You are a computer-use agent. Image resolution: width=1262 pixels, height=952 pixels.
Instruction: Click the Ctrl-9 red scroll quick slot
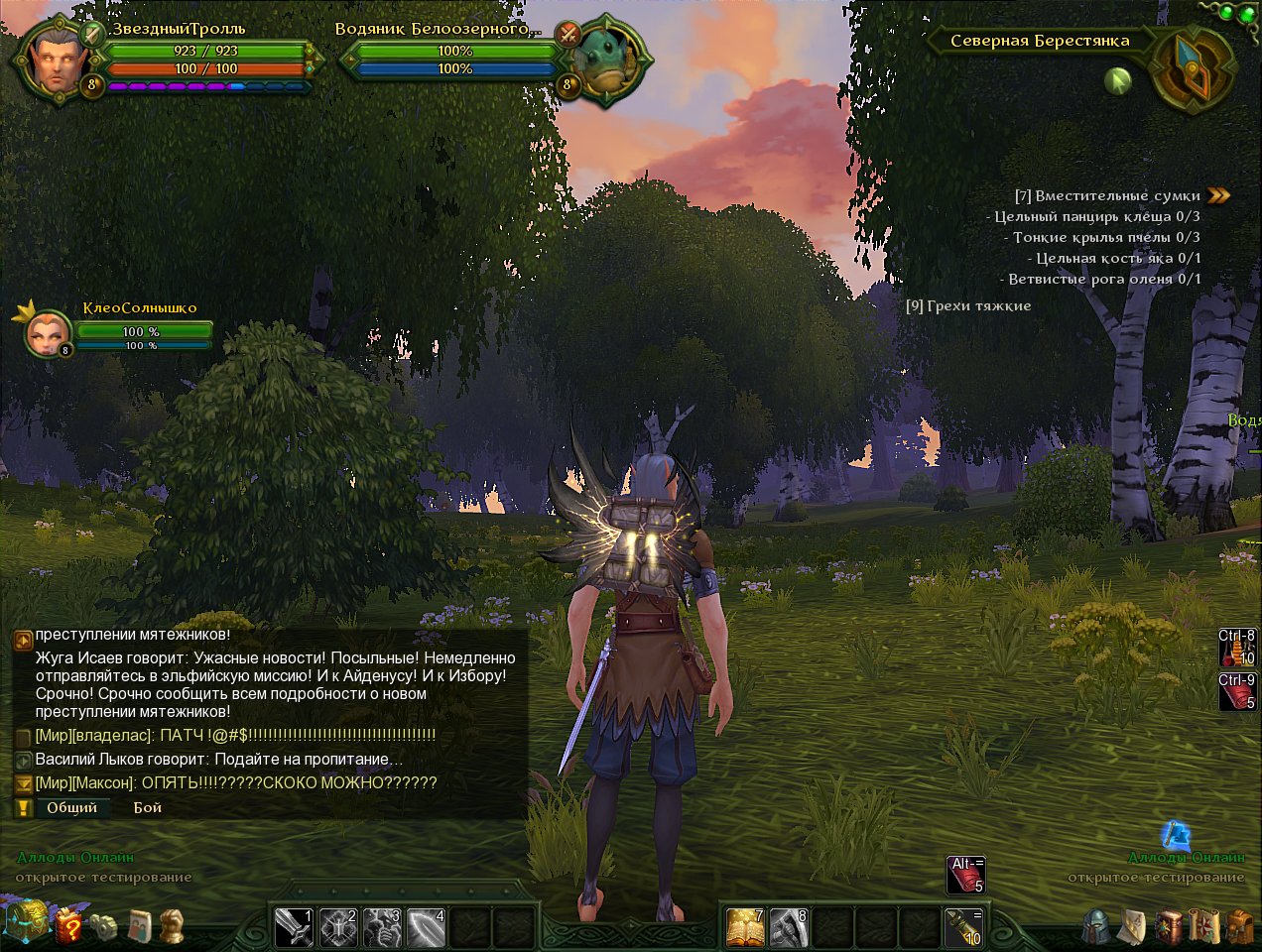tap(1237, 691)
